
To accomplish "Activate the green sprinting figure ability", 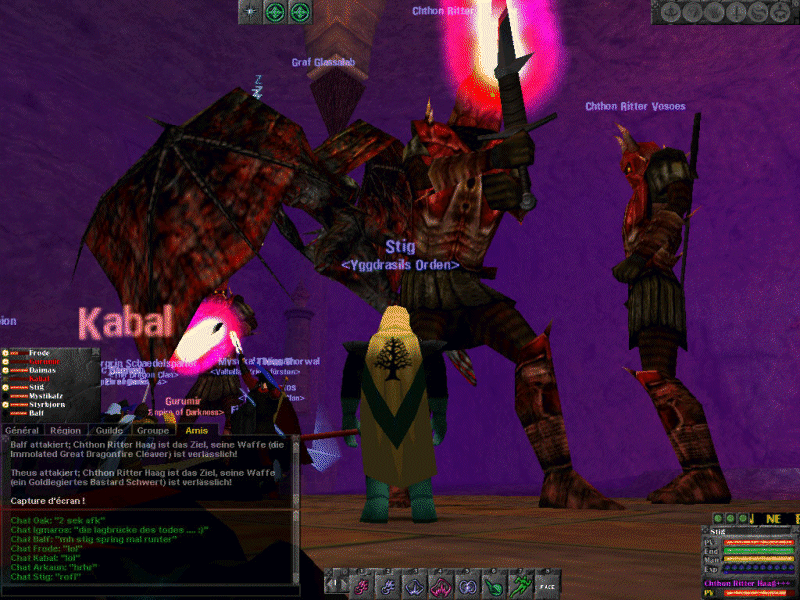I will (x=519, y=585).
